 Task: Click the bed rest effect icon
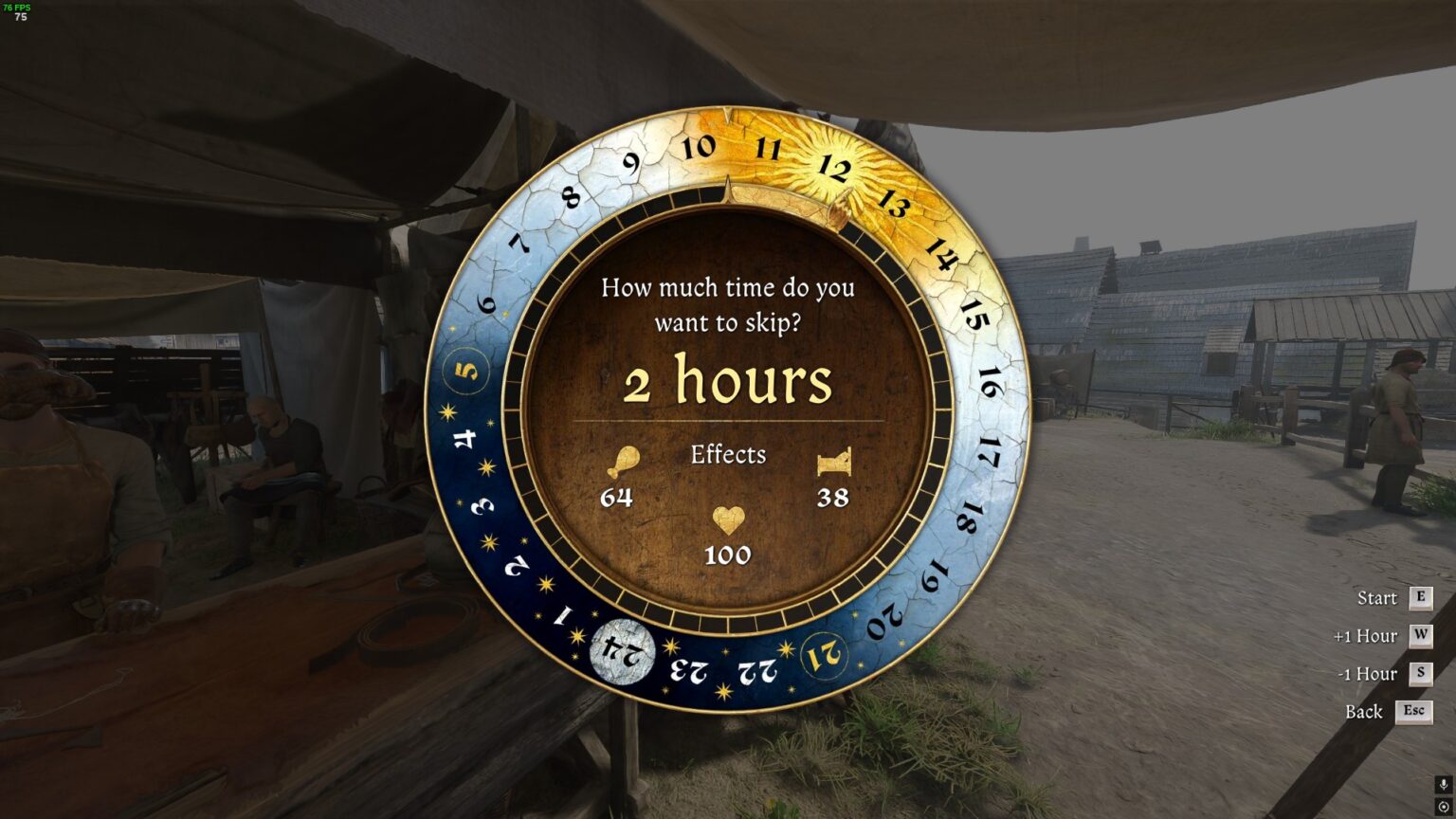point(834,462)
